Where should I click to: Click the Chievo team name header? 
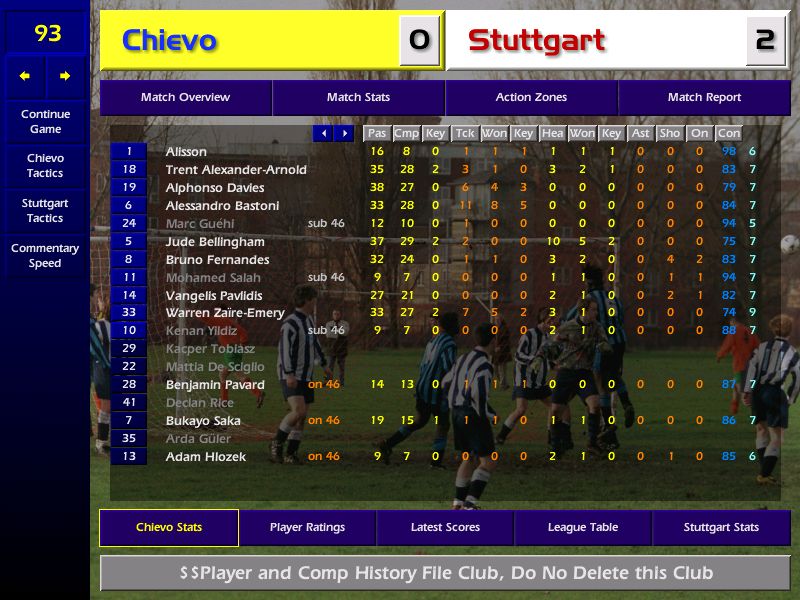coord(169,41)
